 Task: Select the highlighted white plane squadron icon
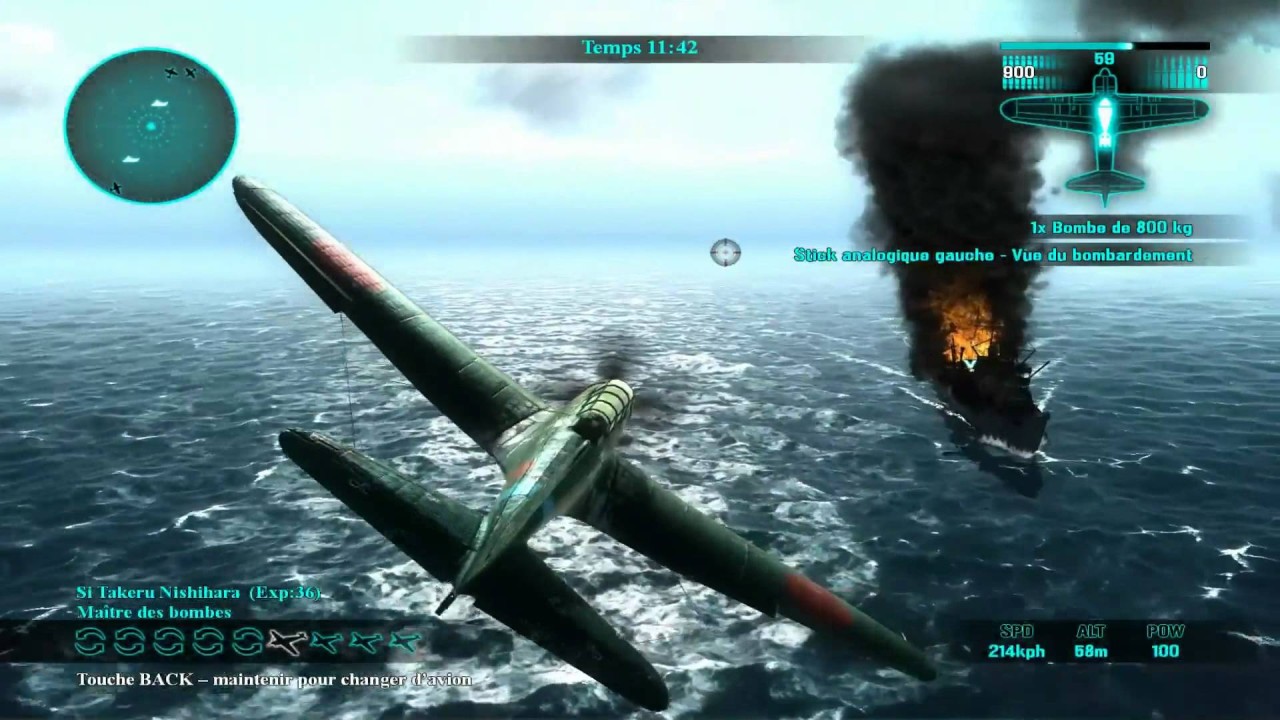[287, 642]
